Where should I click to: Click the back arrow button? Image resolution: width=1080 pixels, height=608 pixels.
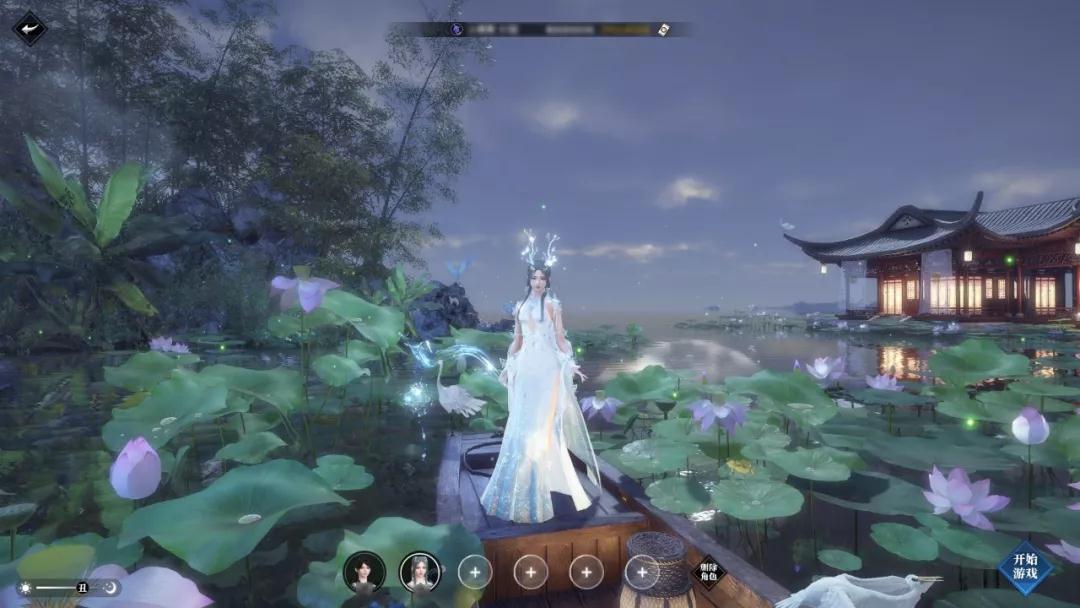(29, 27)
